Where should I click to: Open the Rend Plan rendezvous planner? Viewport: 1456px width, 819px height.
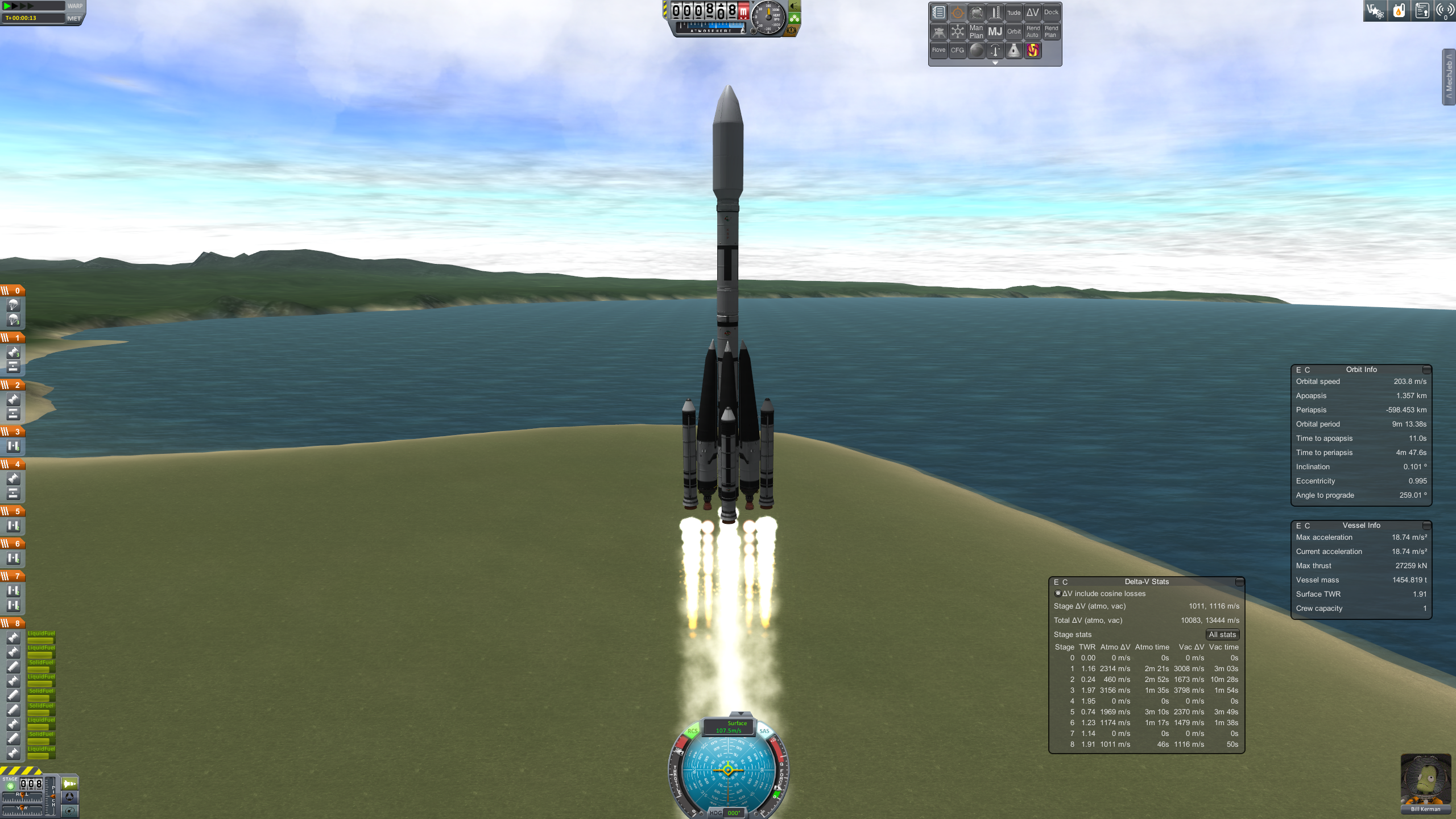pos(1051,32)
